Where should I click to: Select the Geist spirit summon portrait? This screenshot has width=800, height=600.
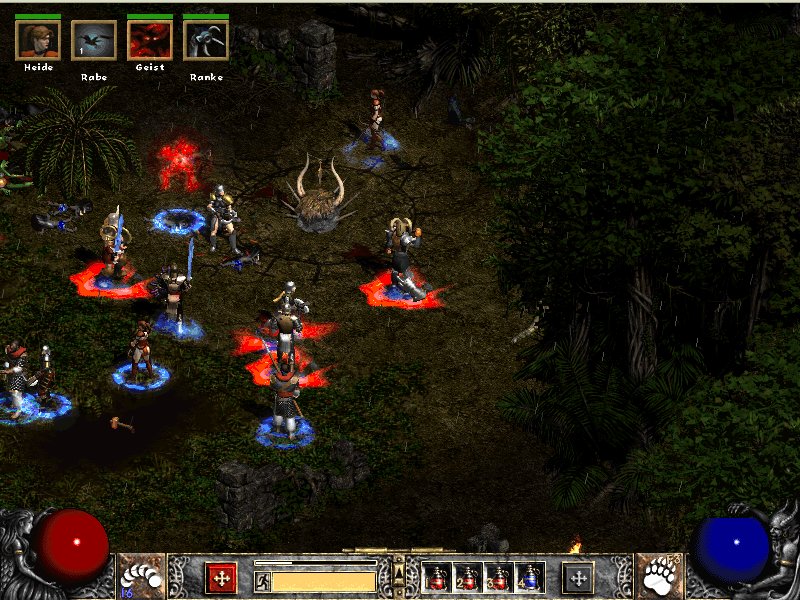pos(150,40)
